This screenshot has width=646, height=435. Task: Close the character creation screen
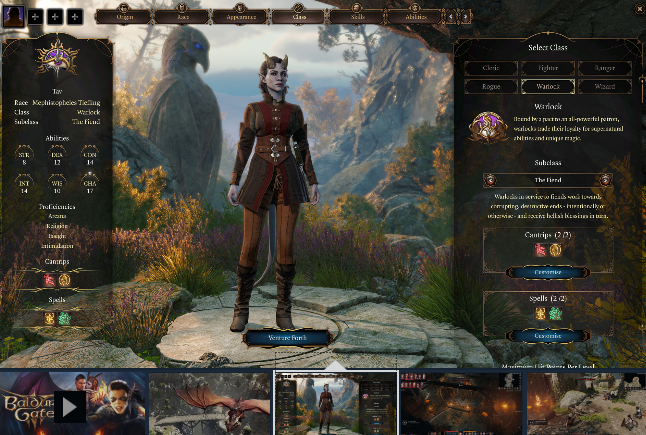(639, 9)
